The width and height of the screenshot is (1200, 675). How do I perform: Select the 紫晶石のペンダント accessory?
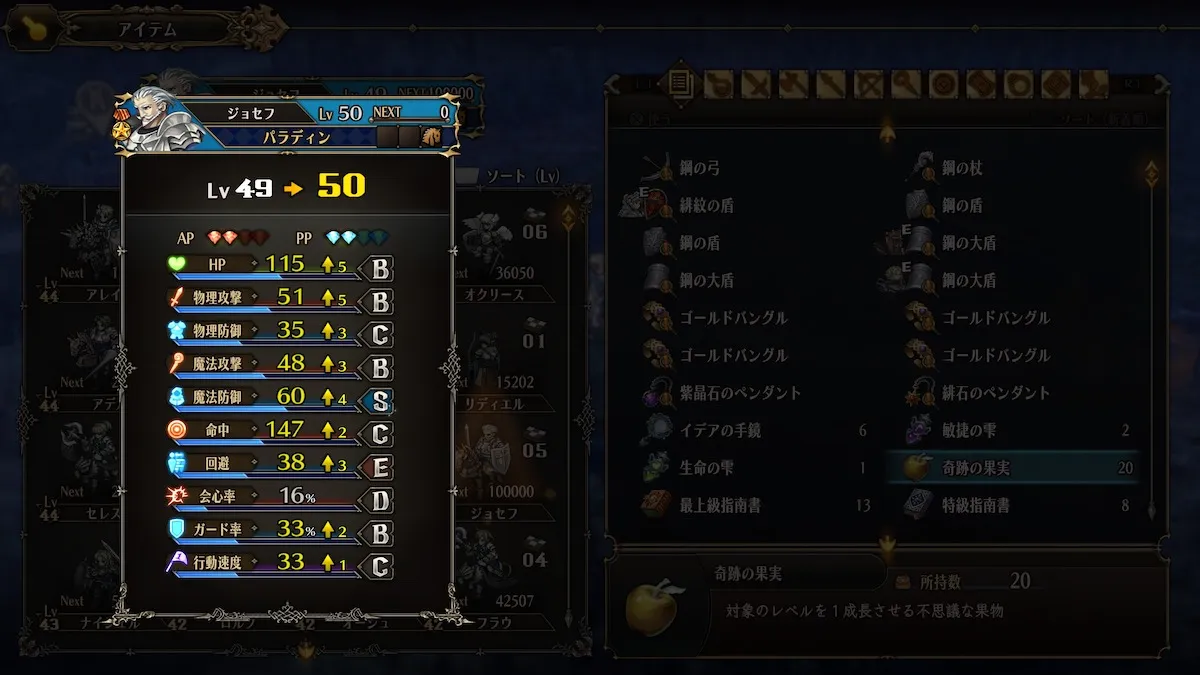click(740, 393)
